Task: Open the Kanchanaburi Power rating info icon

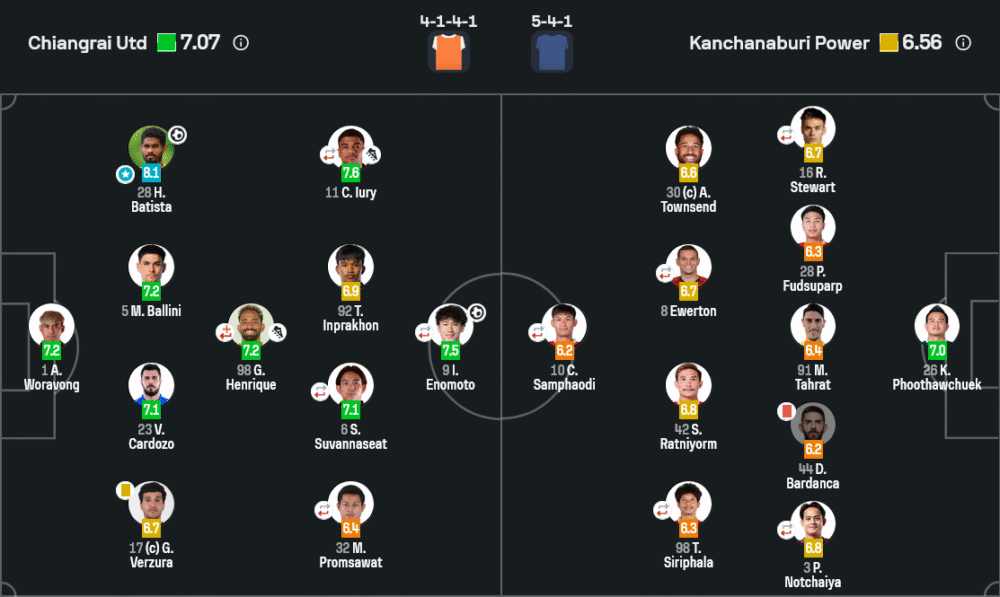Action: pos(963,43)
